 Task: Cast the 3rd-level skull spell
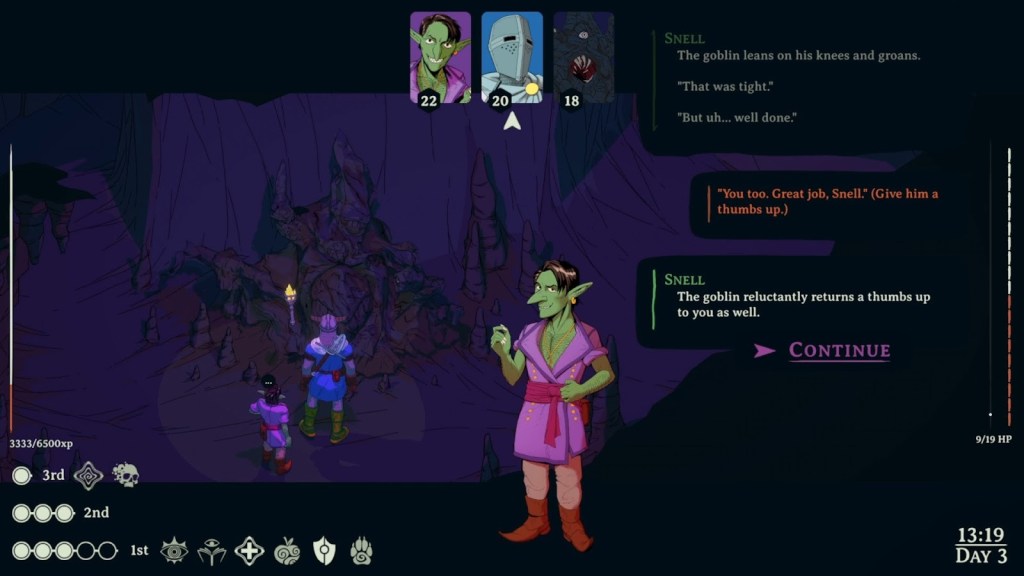pyautogui.click(x=125, y=475)
